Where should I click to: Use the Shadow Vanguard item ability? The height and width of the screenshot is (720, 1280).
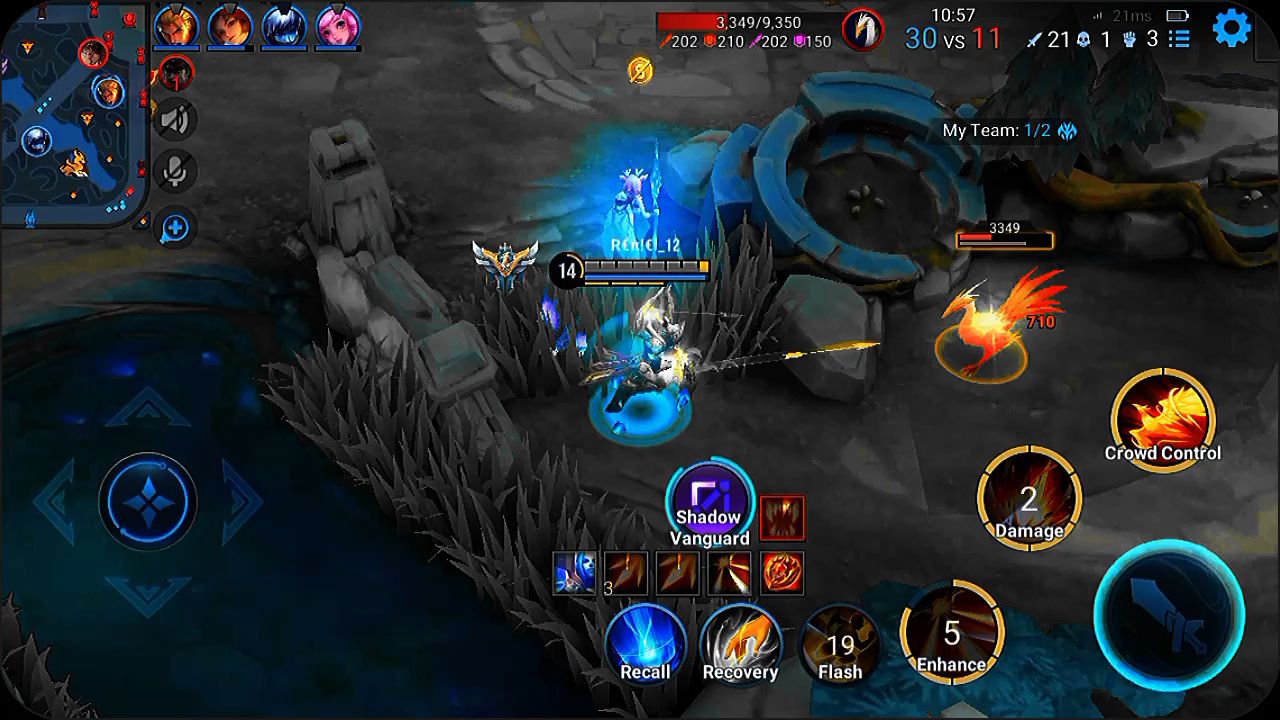click(x=708, y=501)
